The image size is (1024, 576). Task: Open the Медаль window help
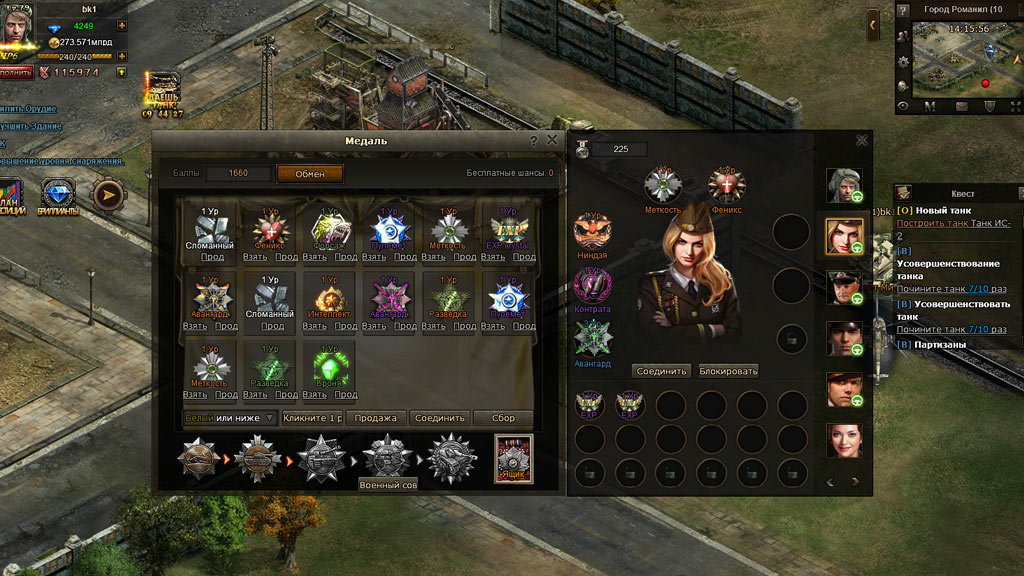pos(534,141)
